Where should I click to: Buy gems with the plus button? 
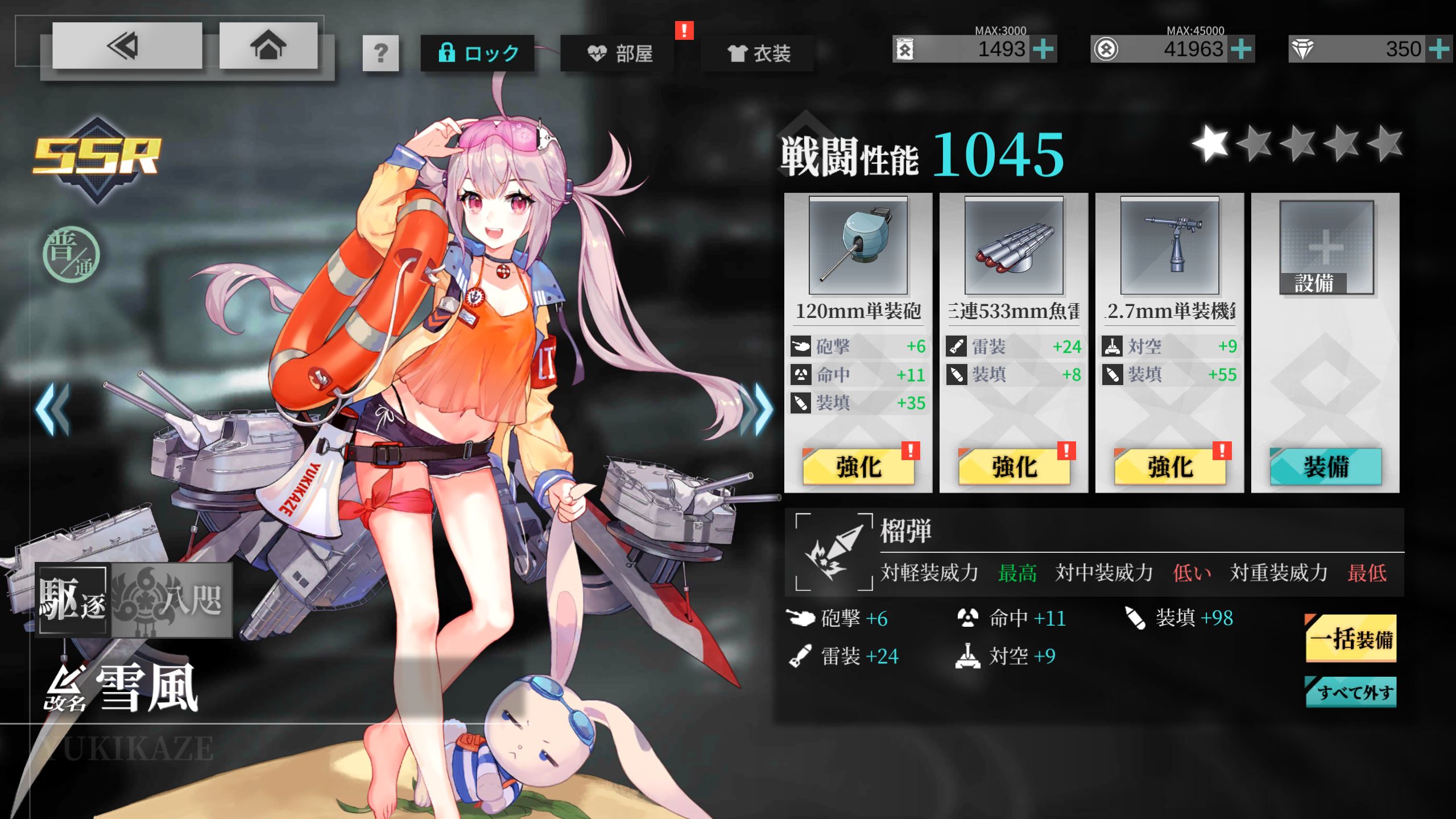(1439, 49)
